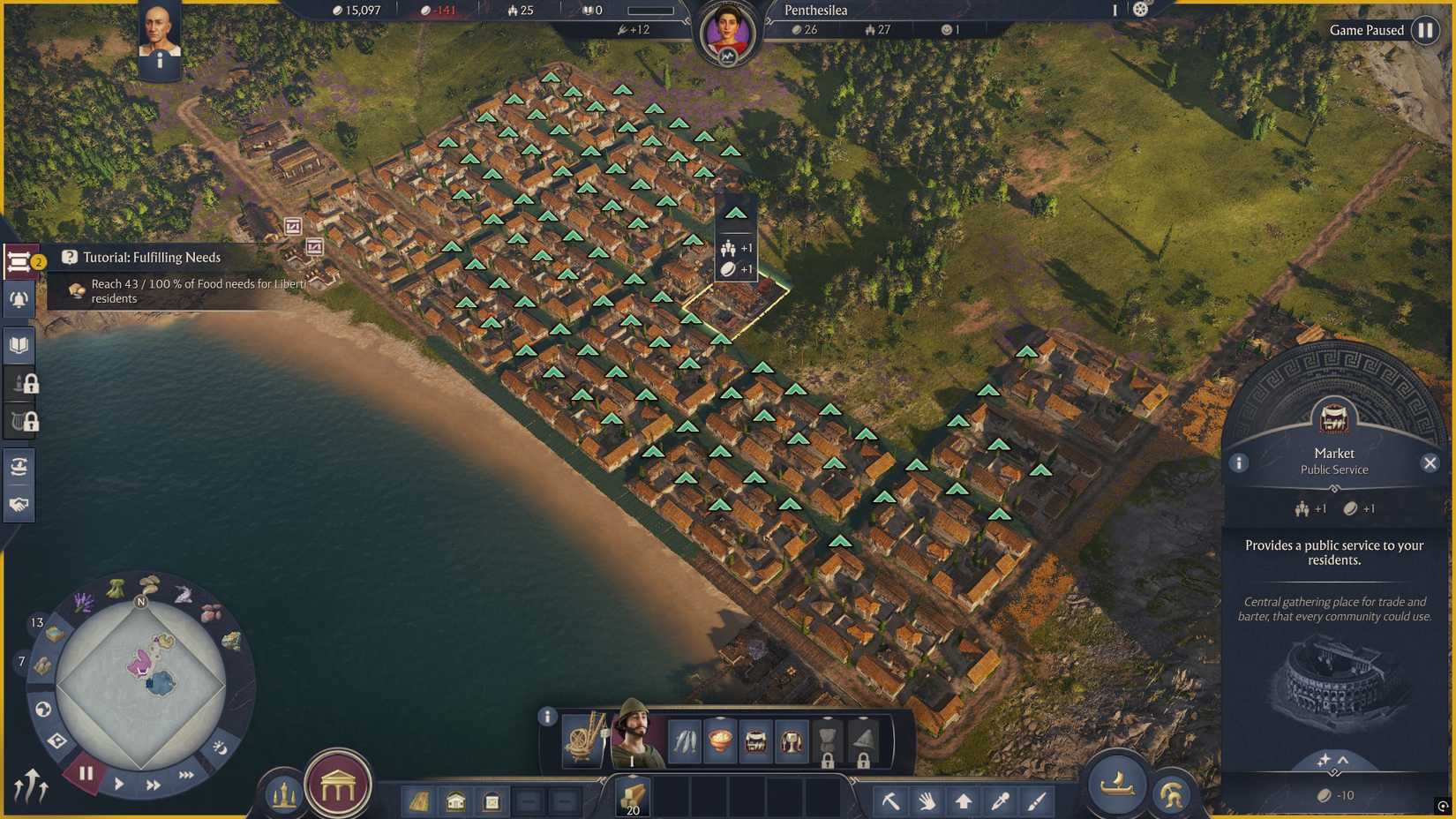Switch to the house buildings tab
The height and width of the screenshot is (819, 1456).
(456, 803)
